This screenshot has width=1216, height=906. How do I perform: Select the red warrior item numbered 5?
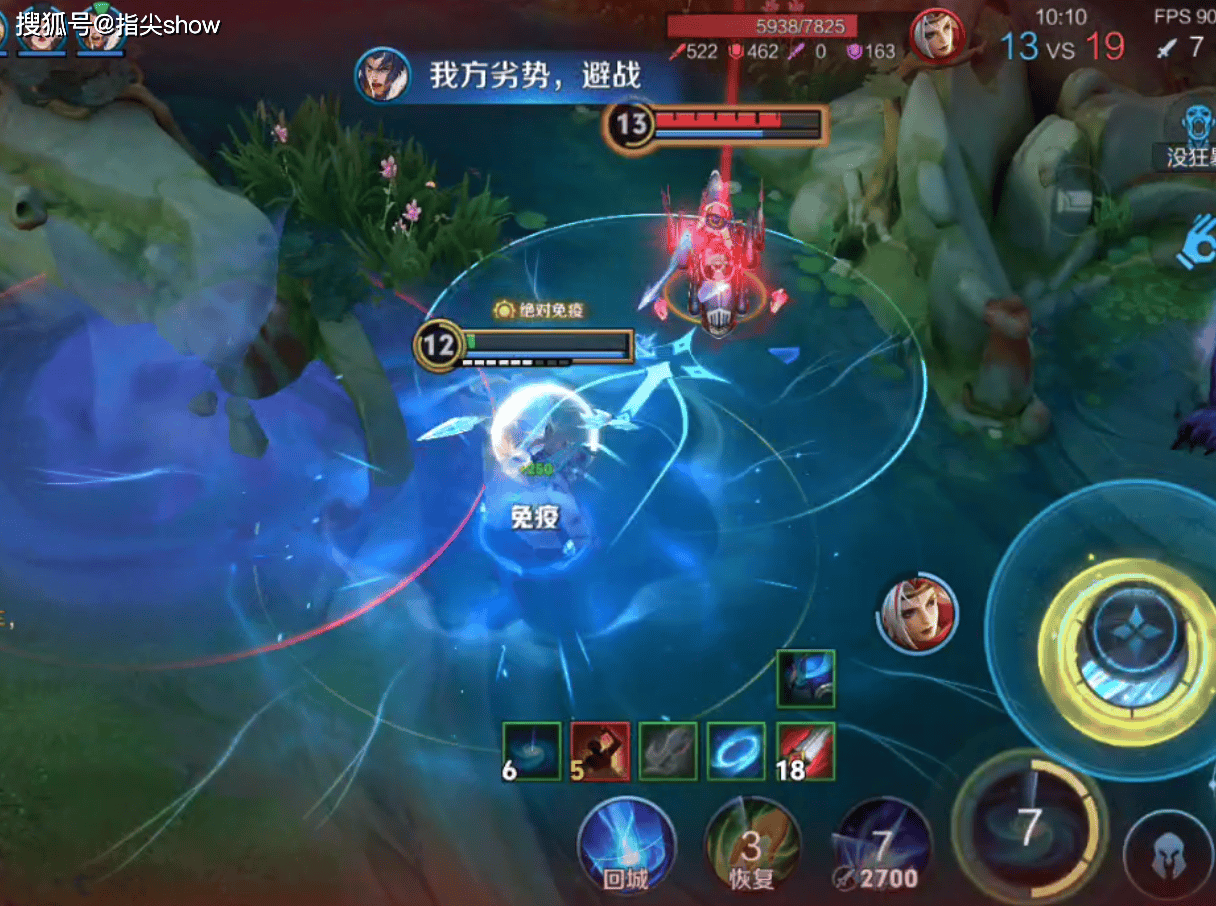(600, 751)
